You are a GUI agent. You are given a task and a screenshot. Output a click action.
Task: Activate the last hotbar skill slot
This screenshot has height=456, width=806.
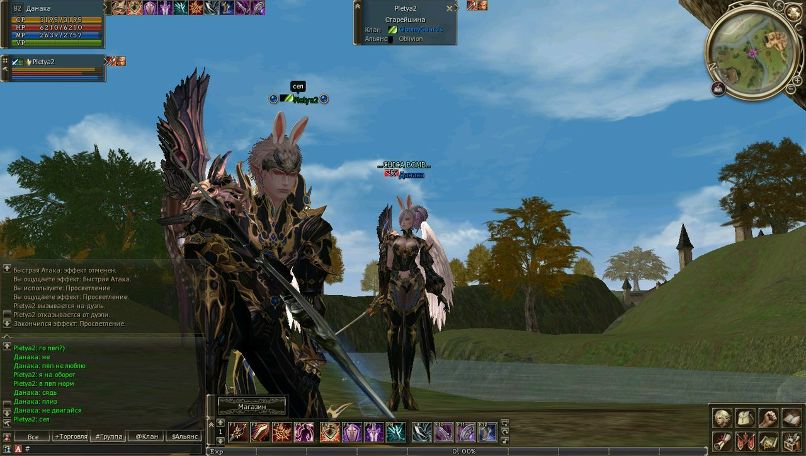click(x=487, y=432)
